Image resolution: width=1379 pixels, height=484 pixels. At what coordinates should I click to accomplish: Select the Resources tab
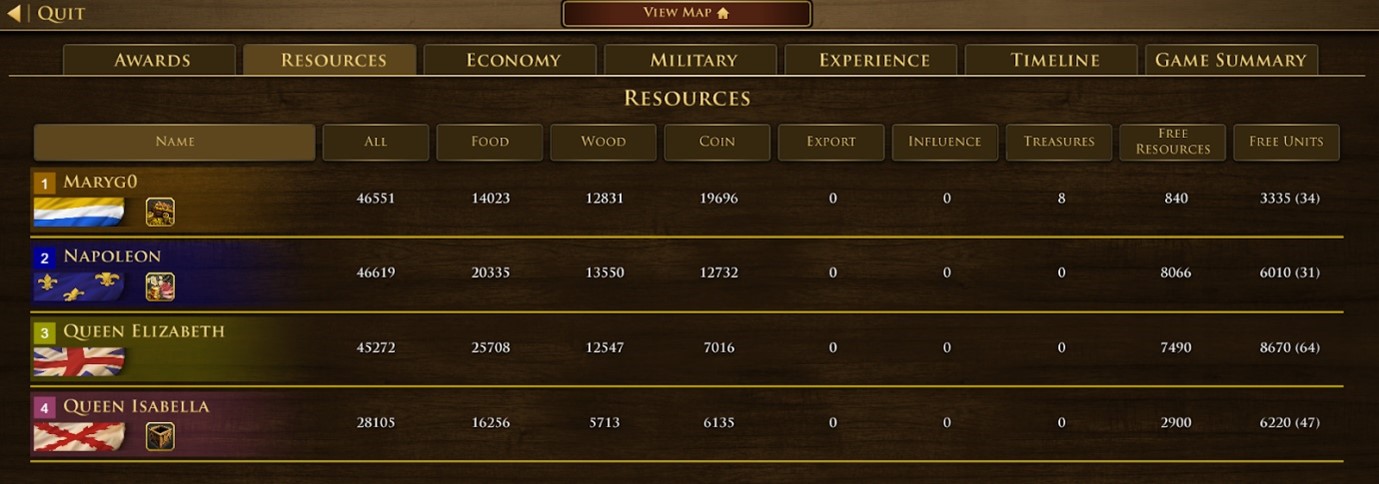tap(331, 60)
